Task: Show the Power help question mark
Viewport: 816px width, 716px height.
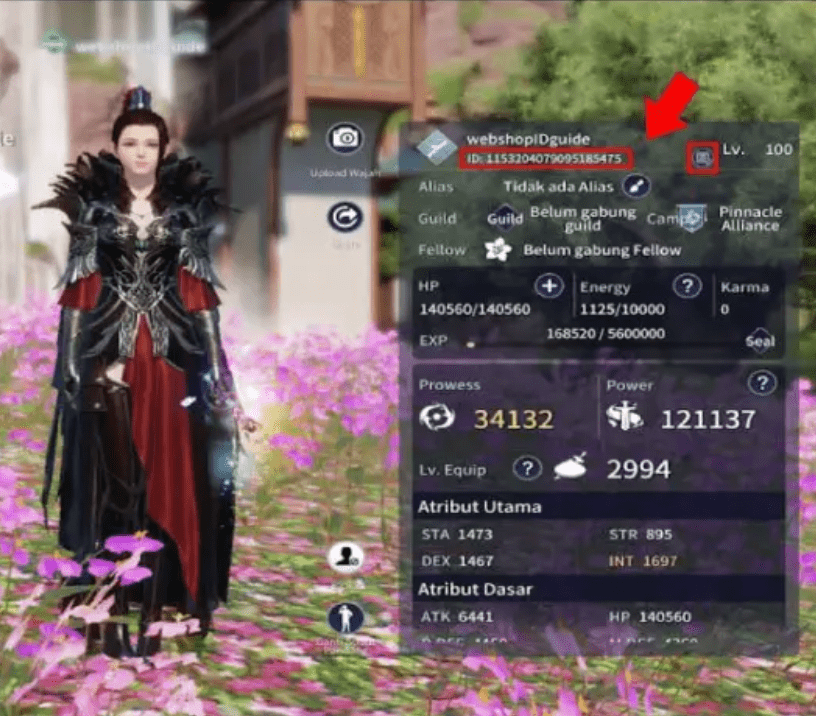Action: [x=762, y=383]
